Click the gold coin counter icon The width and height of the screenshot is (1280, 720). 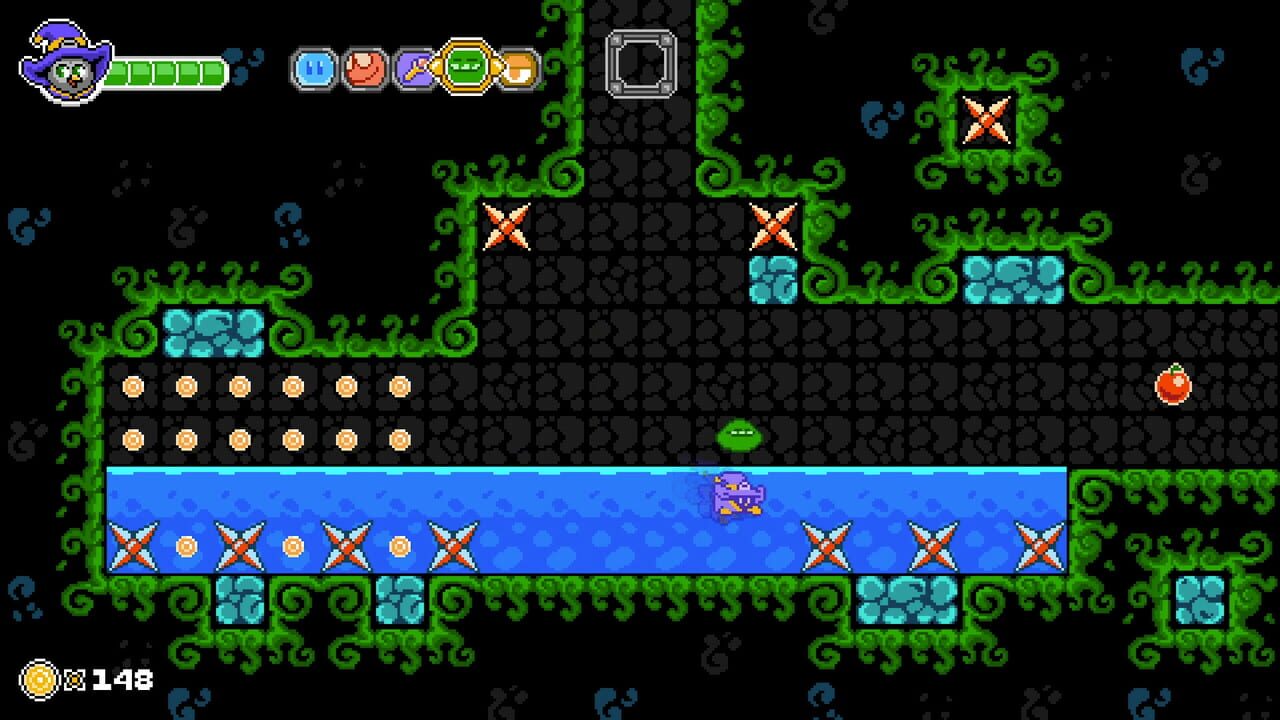38,678
